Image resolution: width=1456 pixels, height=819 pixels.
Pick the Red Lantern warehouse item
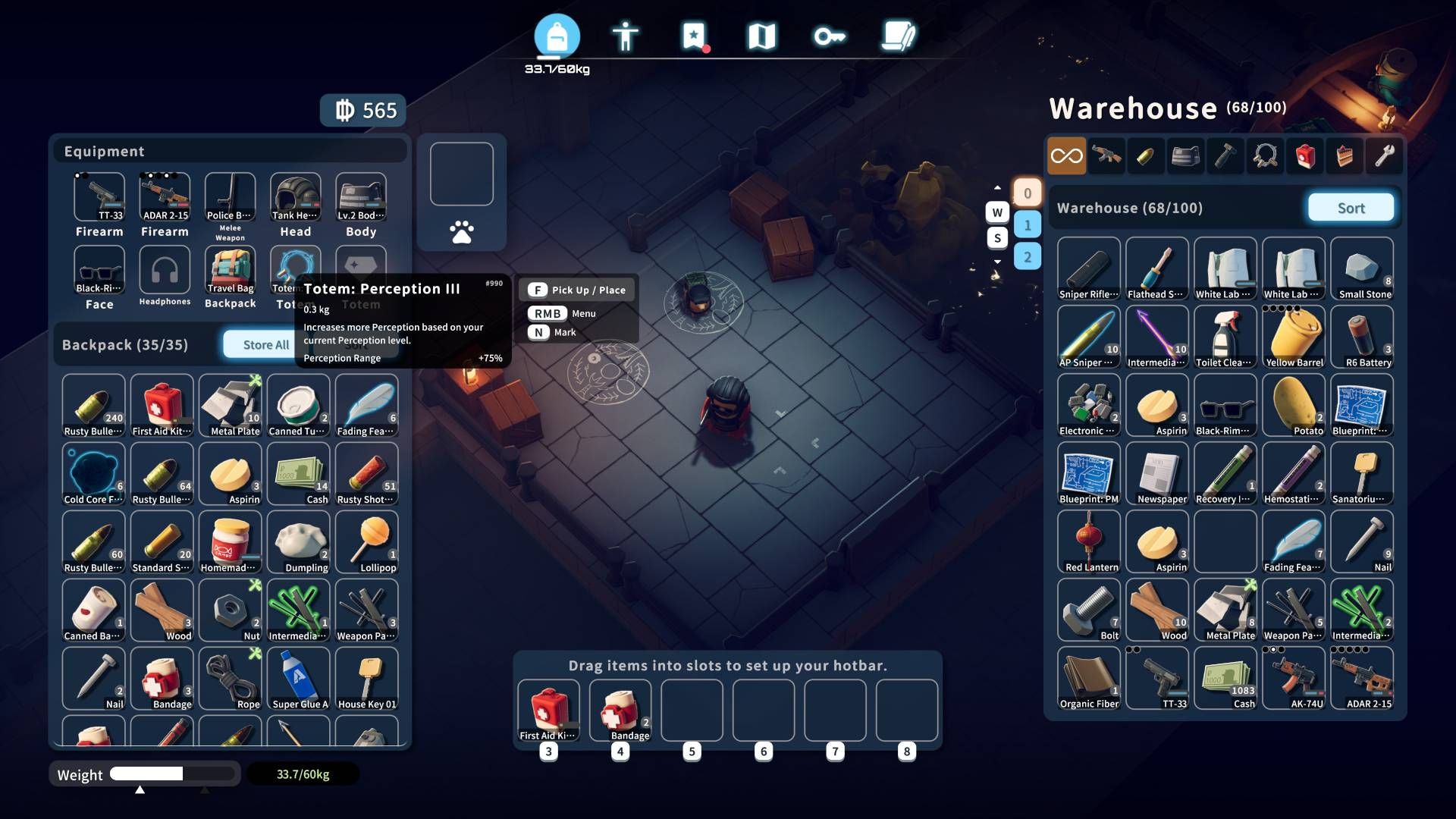coord(1089,542)
